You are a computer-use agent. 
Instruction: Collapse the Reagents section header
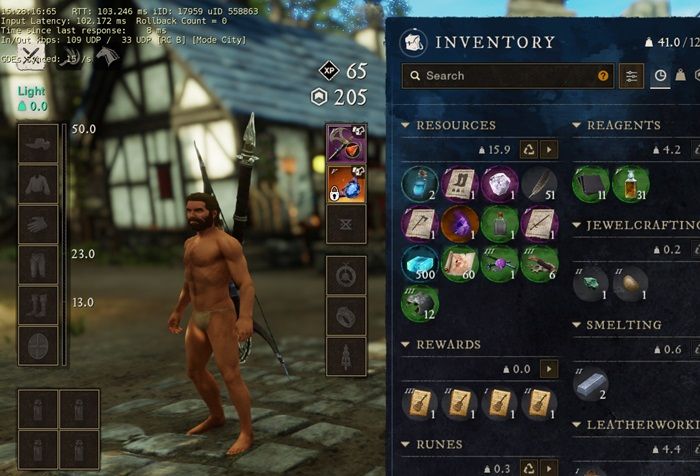pyautogui.click(x=578, y=125)
